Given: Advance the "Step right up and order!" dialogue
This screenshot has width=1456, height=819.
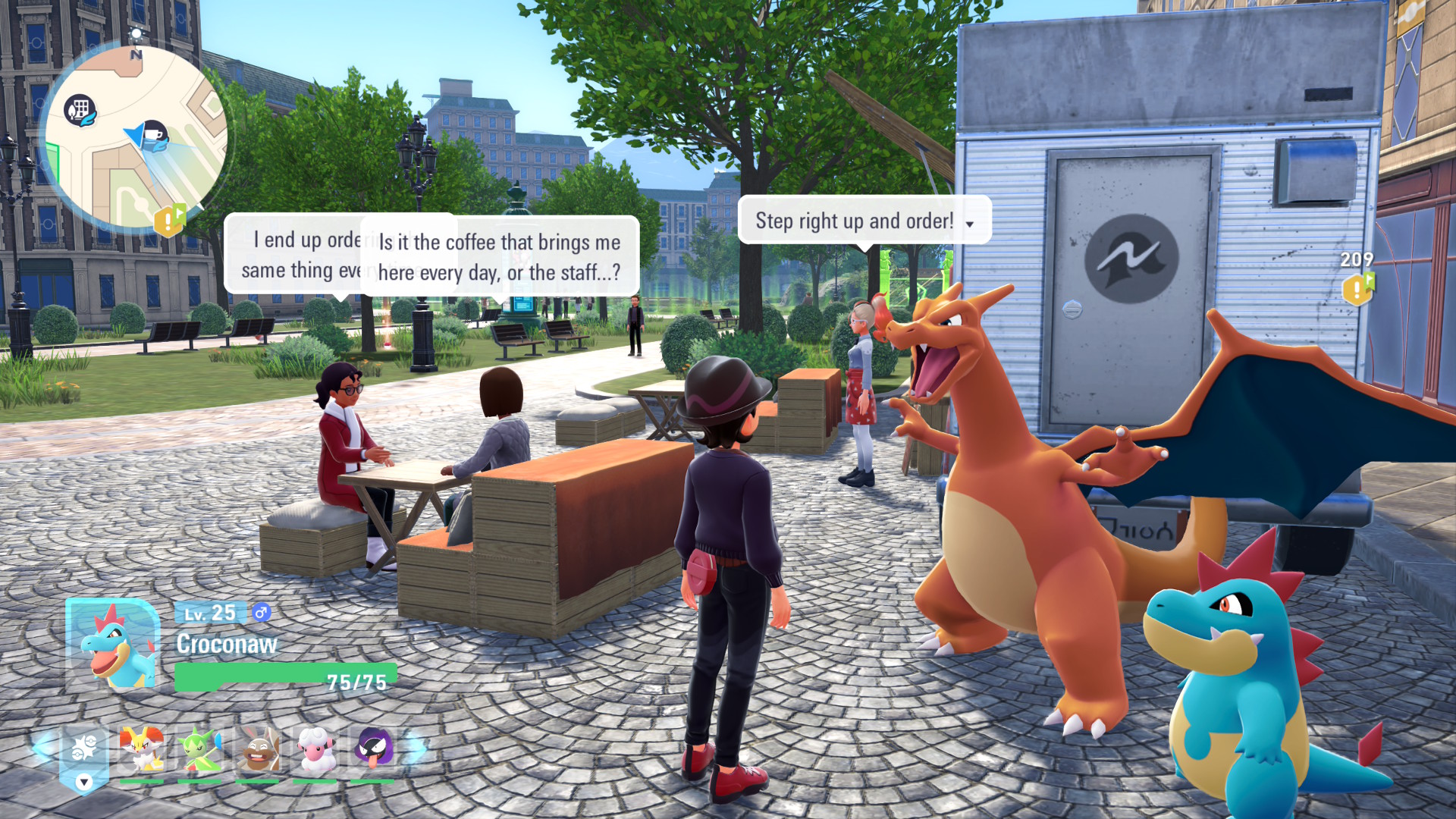Looking at the screenshot, I should (969, 224).
